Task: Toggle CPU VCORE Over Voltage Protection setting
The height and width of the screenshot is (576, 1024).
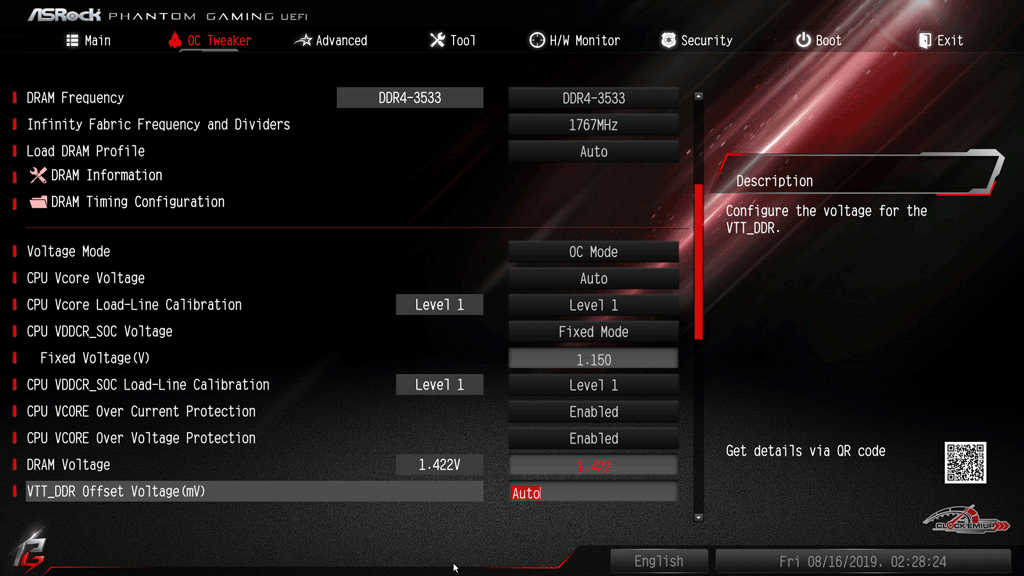Action: point(593,439)
